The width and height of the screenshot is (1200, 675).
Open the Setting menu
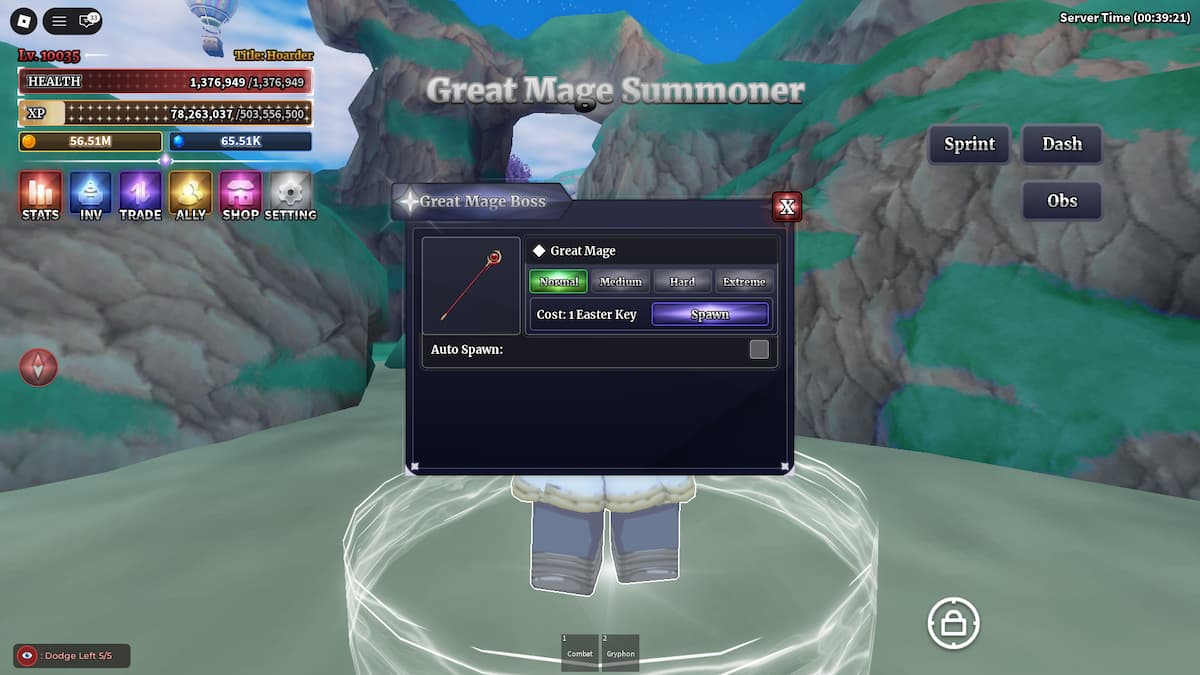(291, 195)
